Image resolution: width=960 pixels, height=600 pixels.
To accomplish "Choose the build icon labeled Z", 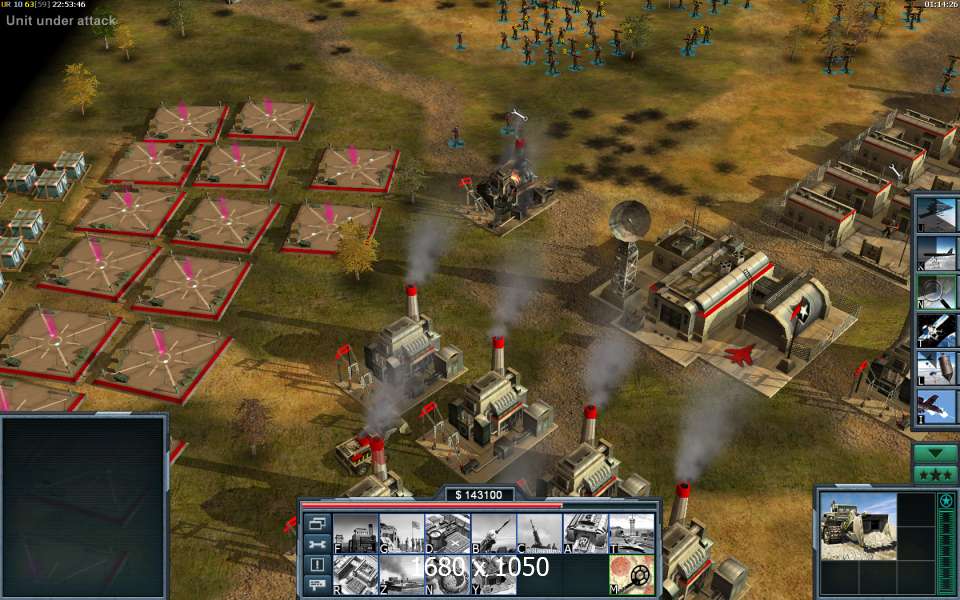I will pyautogui.click(x=401, y=575).
